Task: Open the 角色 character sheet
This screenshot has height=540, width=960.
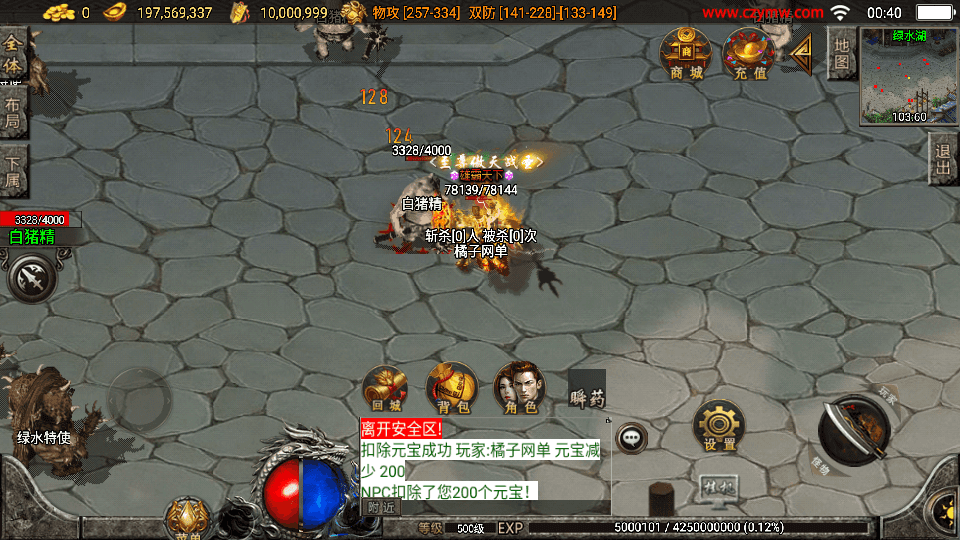Action: coord(519,388)
